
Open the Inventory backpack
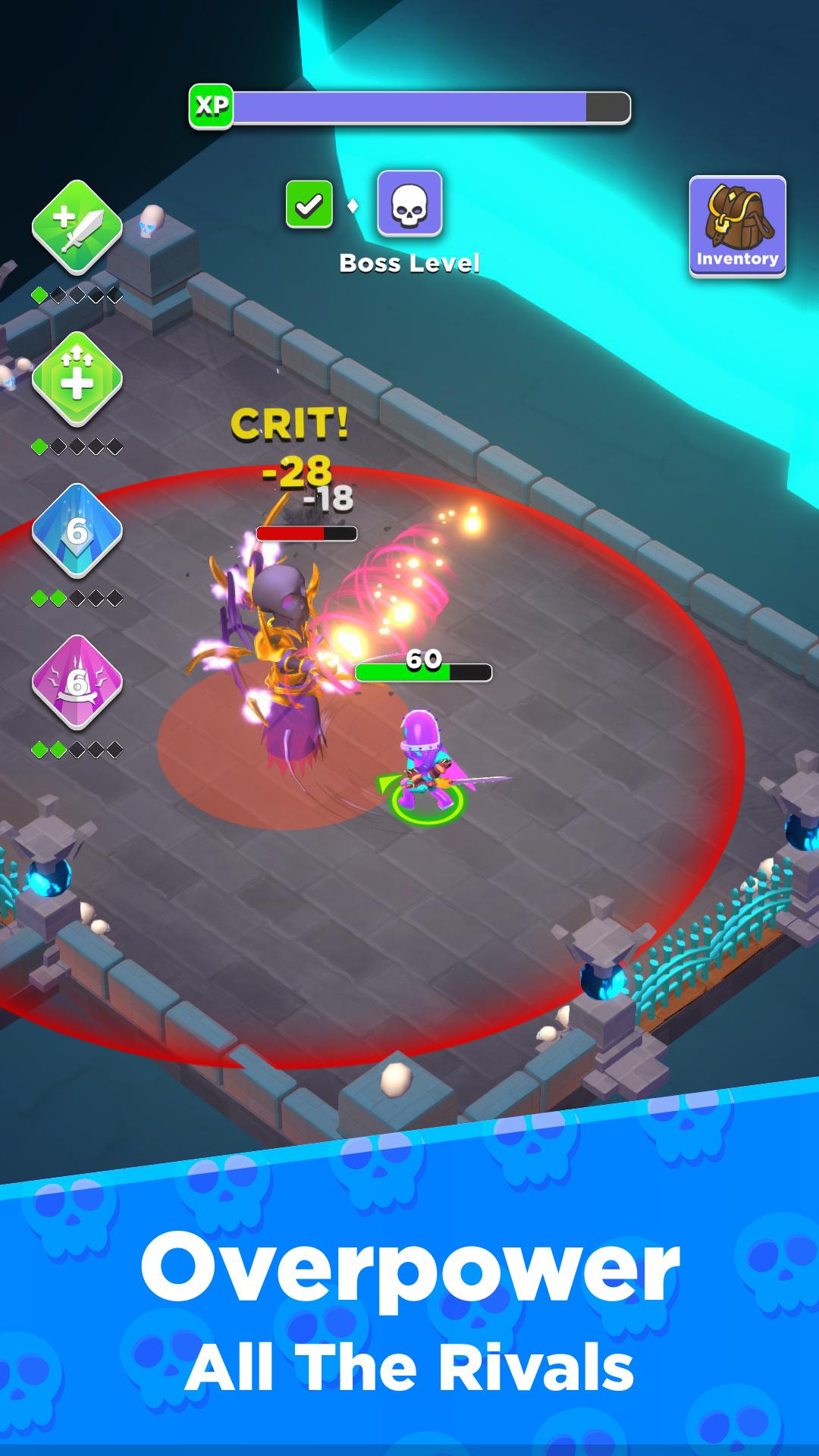coord(737,226)
